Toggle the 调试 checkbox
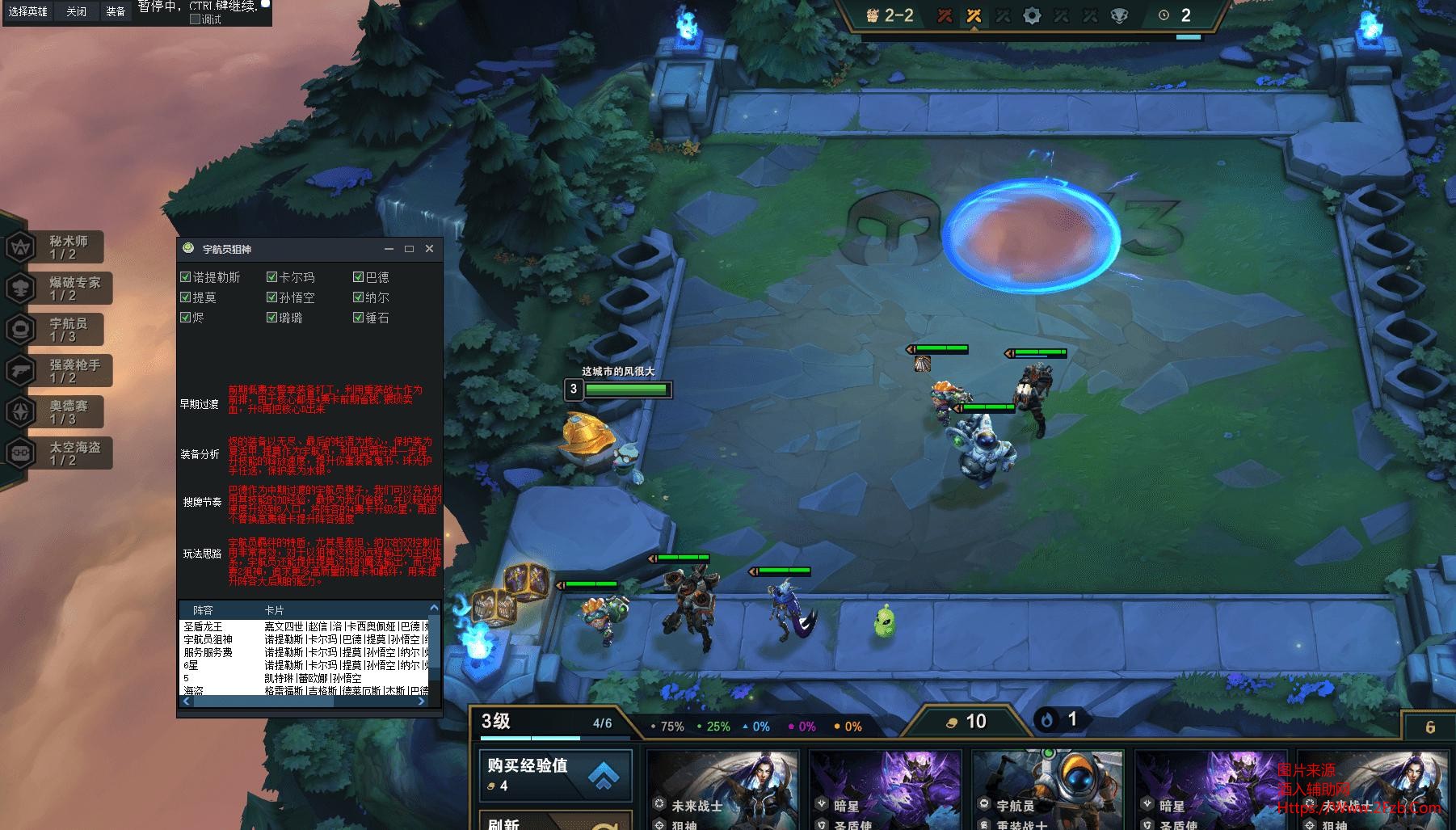1456x830 pixels. [x=195, y=19]
